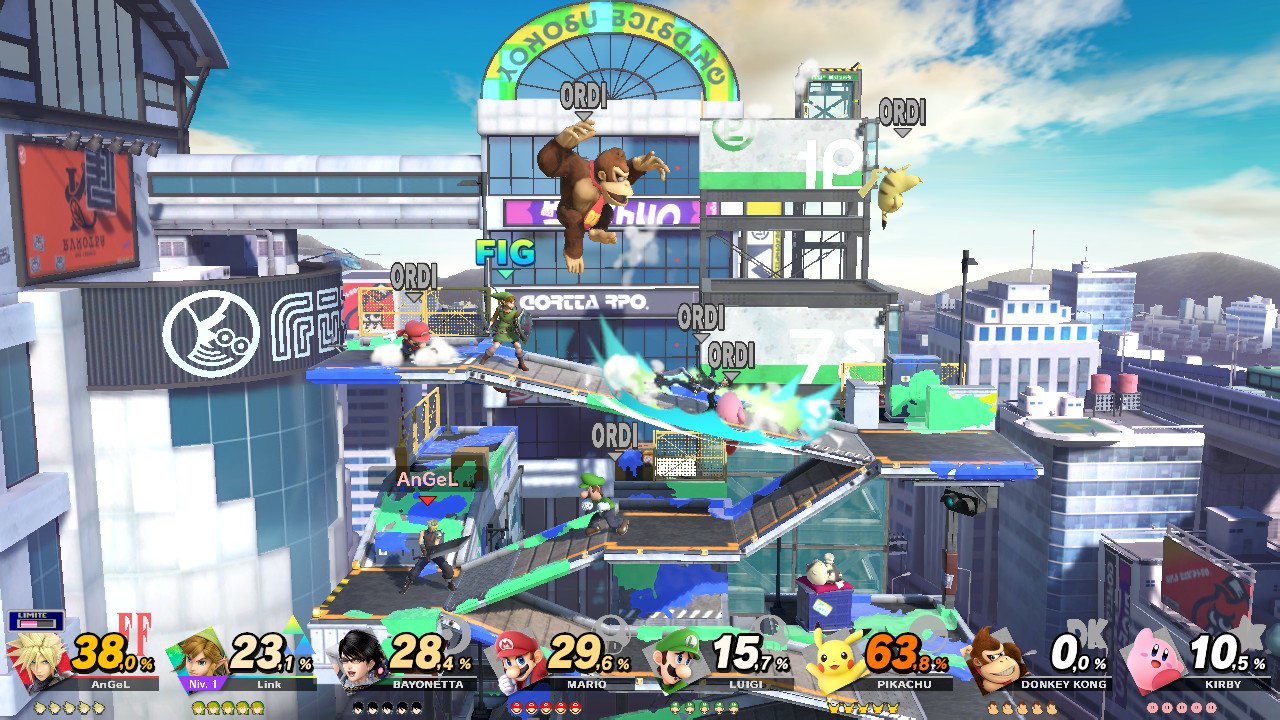
Task: Select the AnGeL player name tag
Action: (427, 480)
